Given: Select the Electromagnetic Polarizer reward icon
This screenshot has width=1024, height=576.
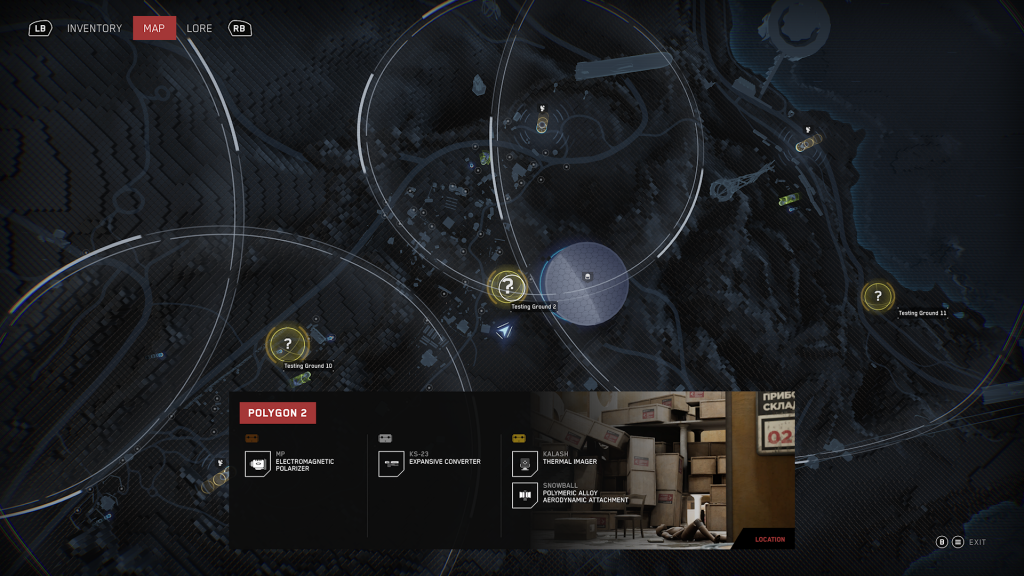Looking at the screenshot, I should click(258, 464).
